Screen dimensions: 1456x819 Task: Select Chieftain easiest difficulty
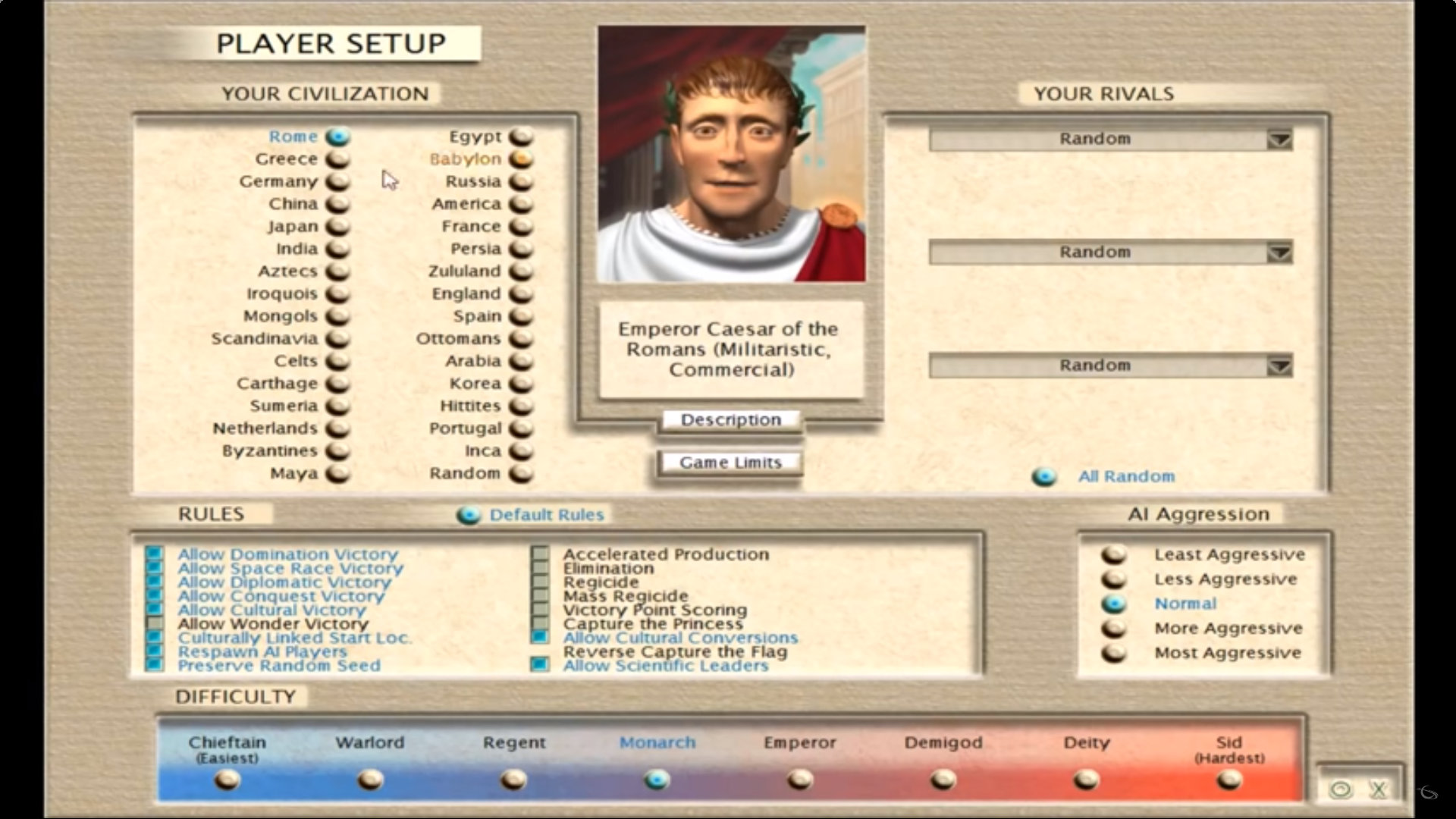[x=227, y=779]
